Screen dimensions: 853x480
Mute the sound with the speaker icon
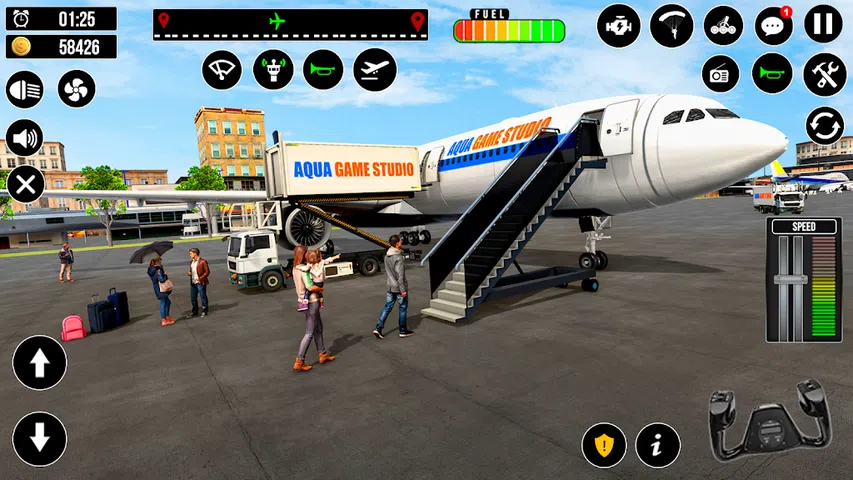tap(25, 138)
